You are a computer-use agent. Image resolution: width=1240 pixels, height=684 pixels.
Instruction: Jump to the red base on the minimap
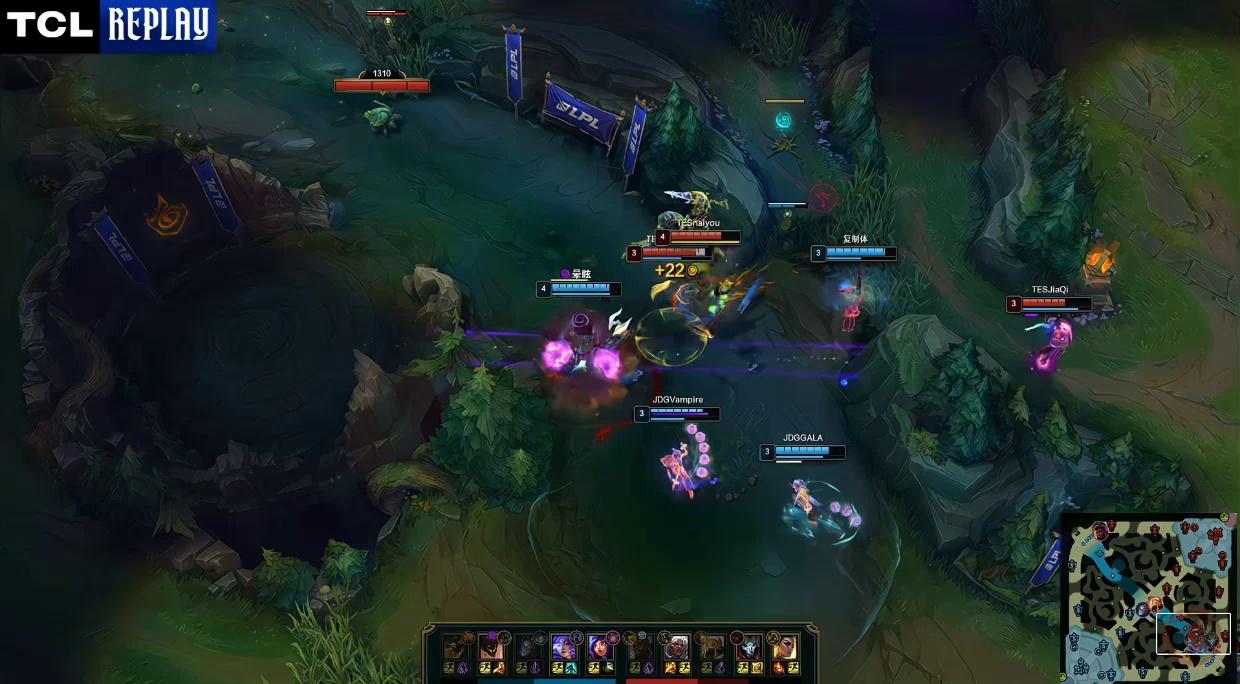click(x=1218, y=532)
